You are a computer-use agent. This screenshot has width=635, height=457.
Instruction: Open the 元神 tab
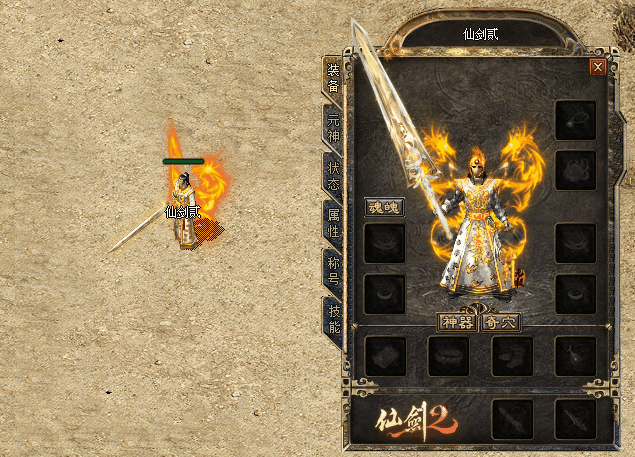333,126
